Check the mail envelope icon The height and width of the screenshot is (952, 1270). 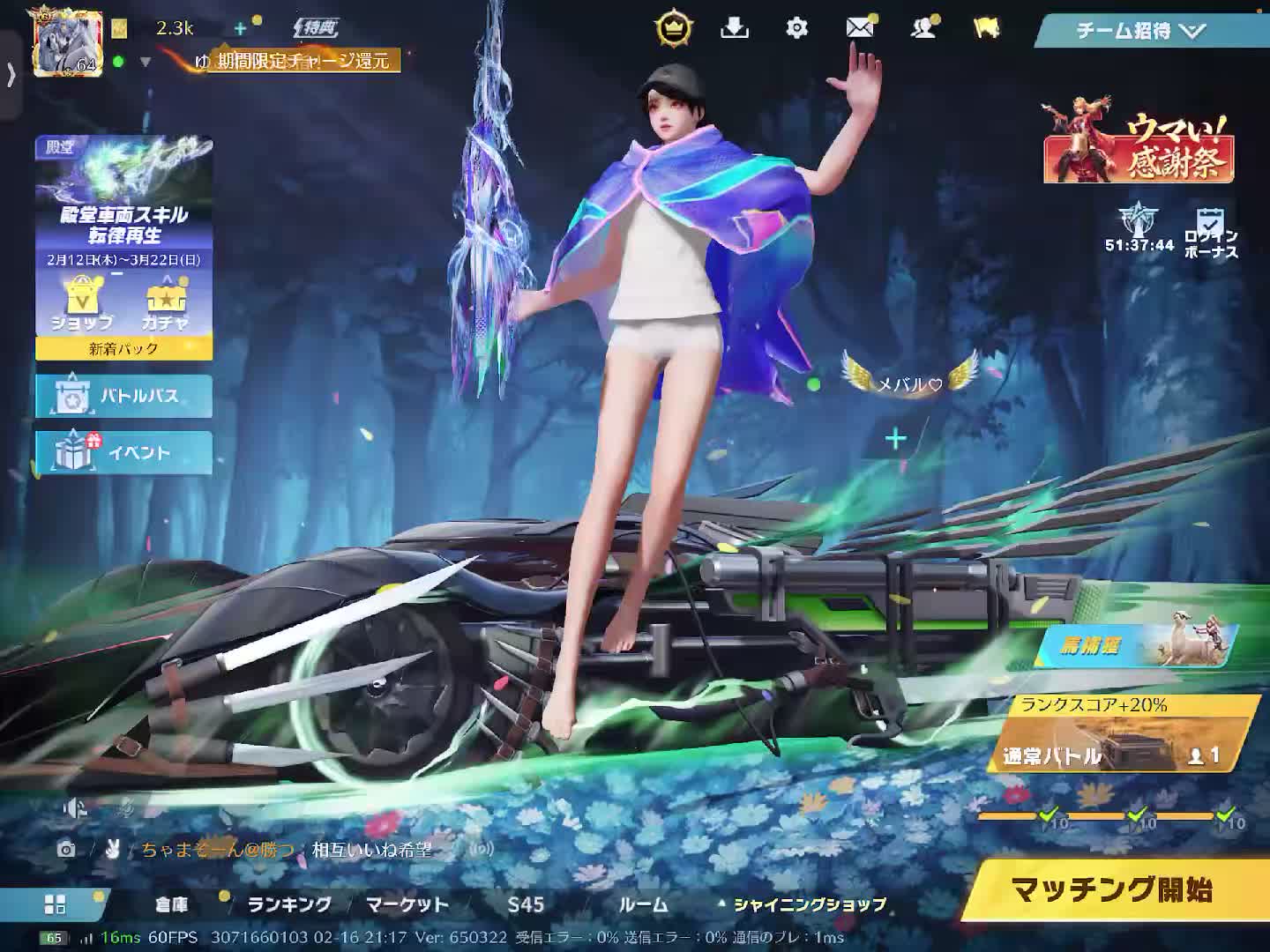click(859, 28)
